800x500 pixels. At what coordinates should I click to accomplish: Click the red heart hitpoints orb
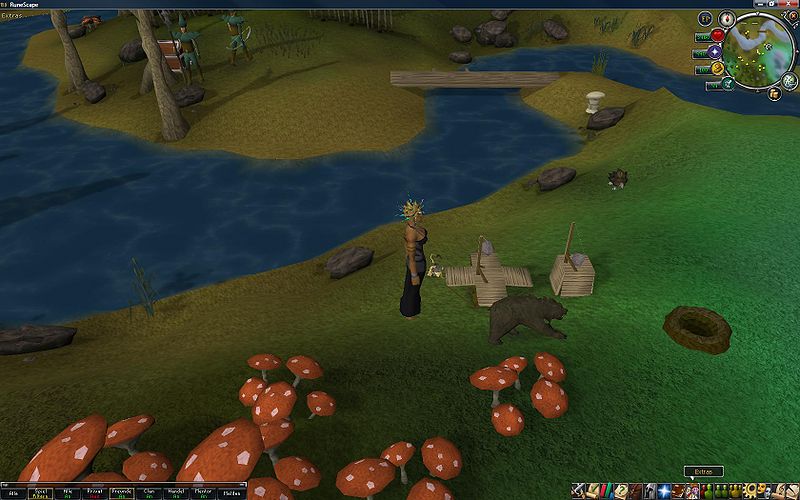tap(716, 34)
